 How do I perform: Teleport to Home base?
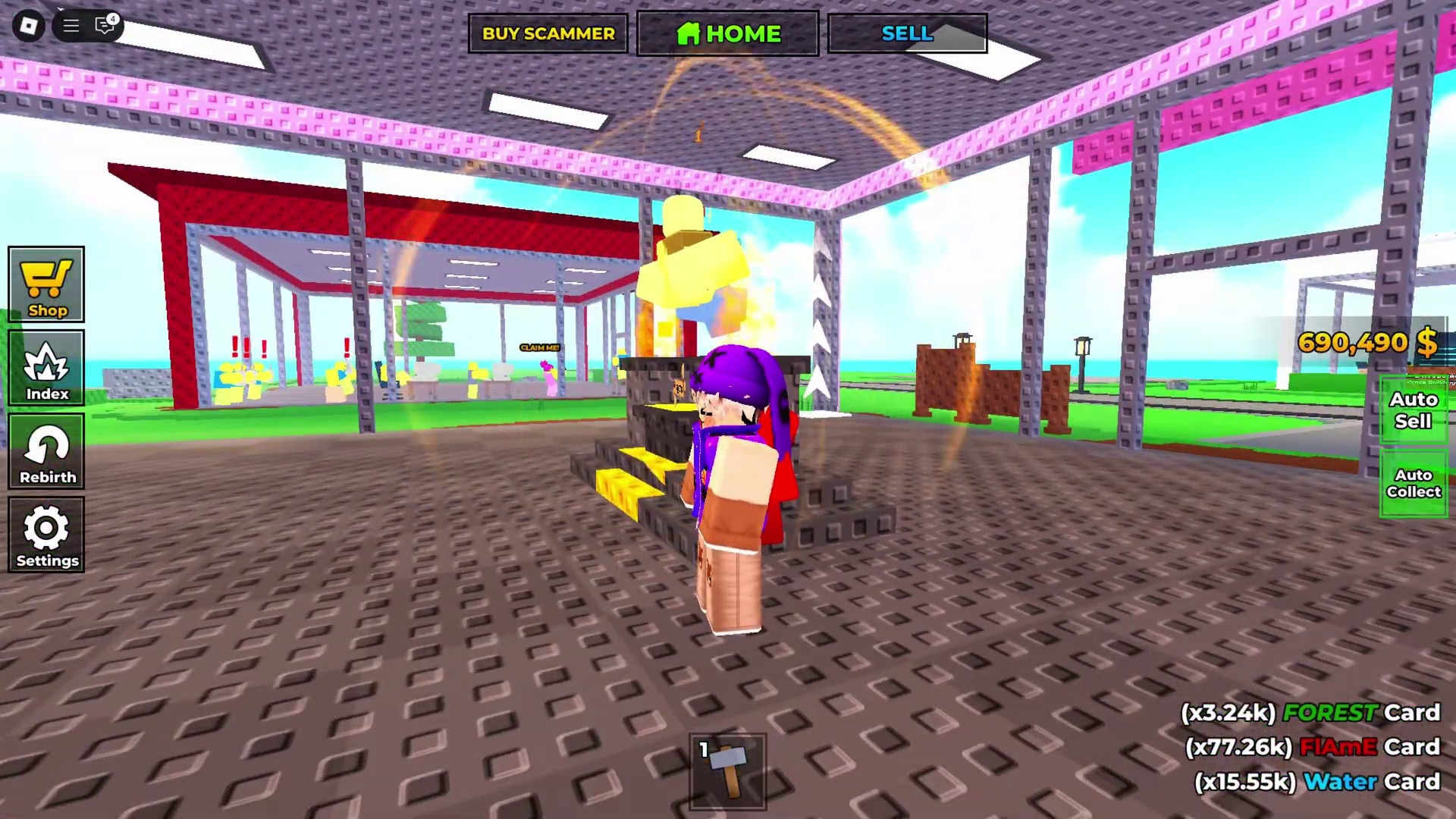(x=727, y=33)
